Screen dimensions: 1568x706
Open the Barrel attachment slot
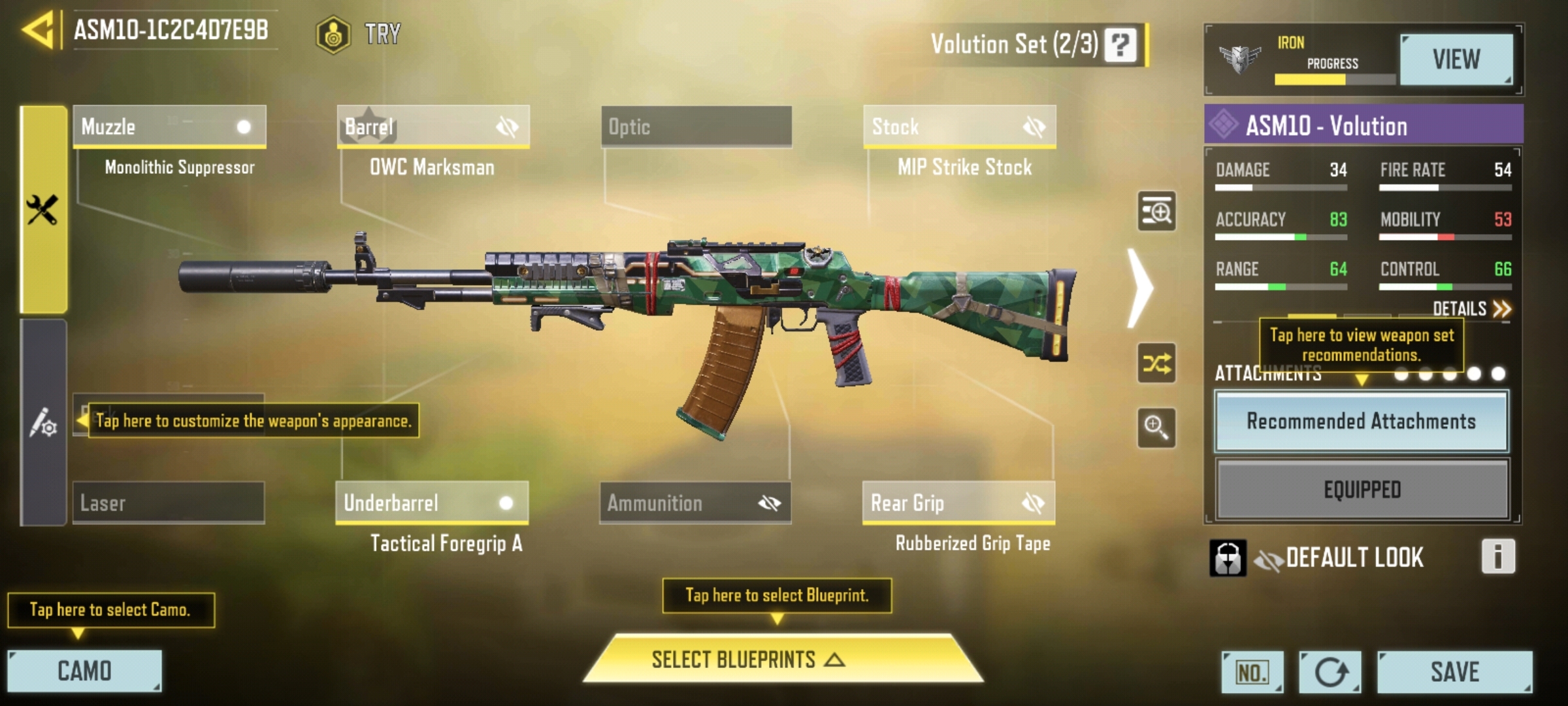pos(433,126)
